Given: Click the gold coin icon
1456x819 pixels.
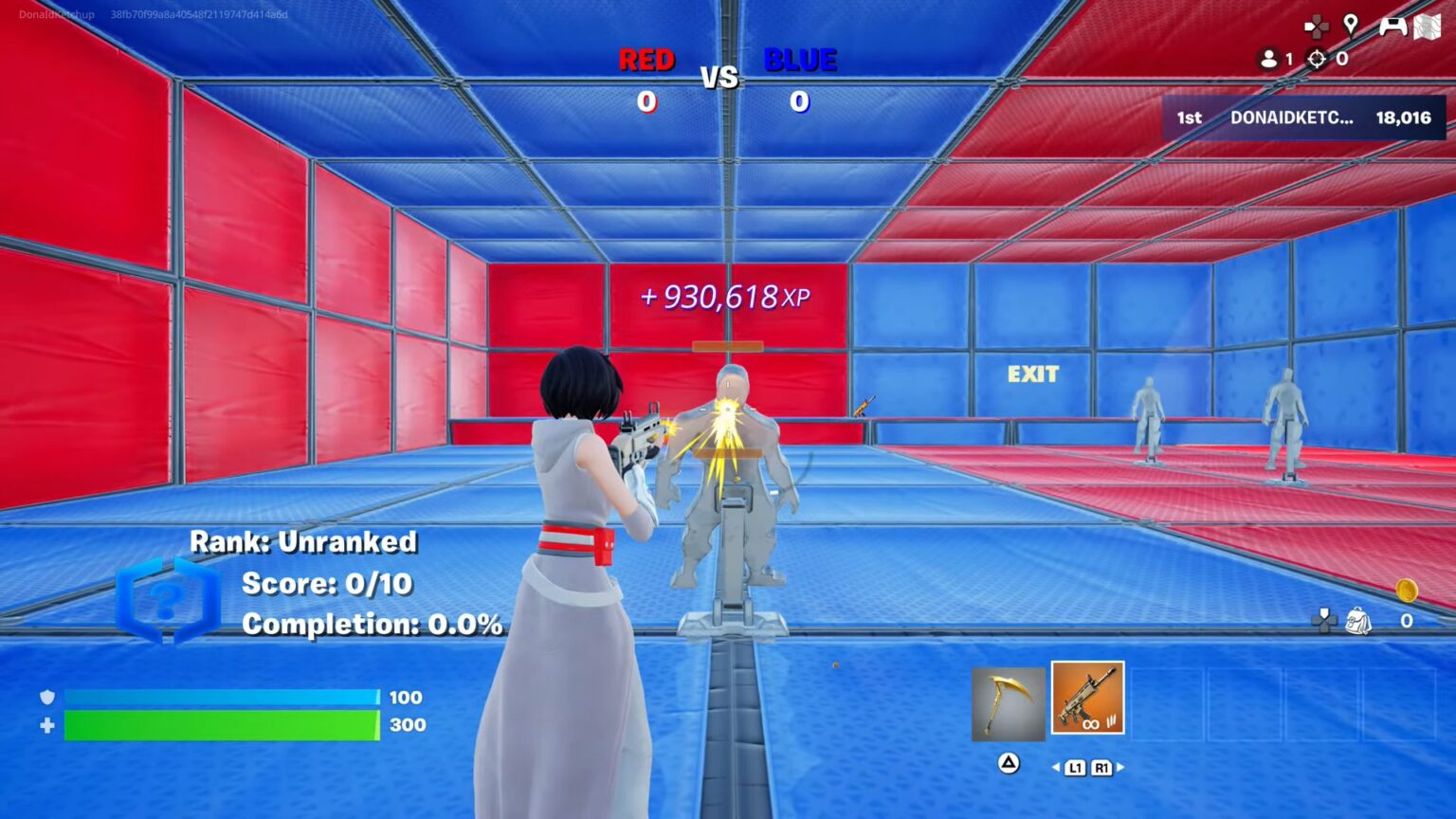Looking at the screenshot, I should pos(1407,591).
